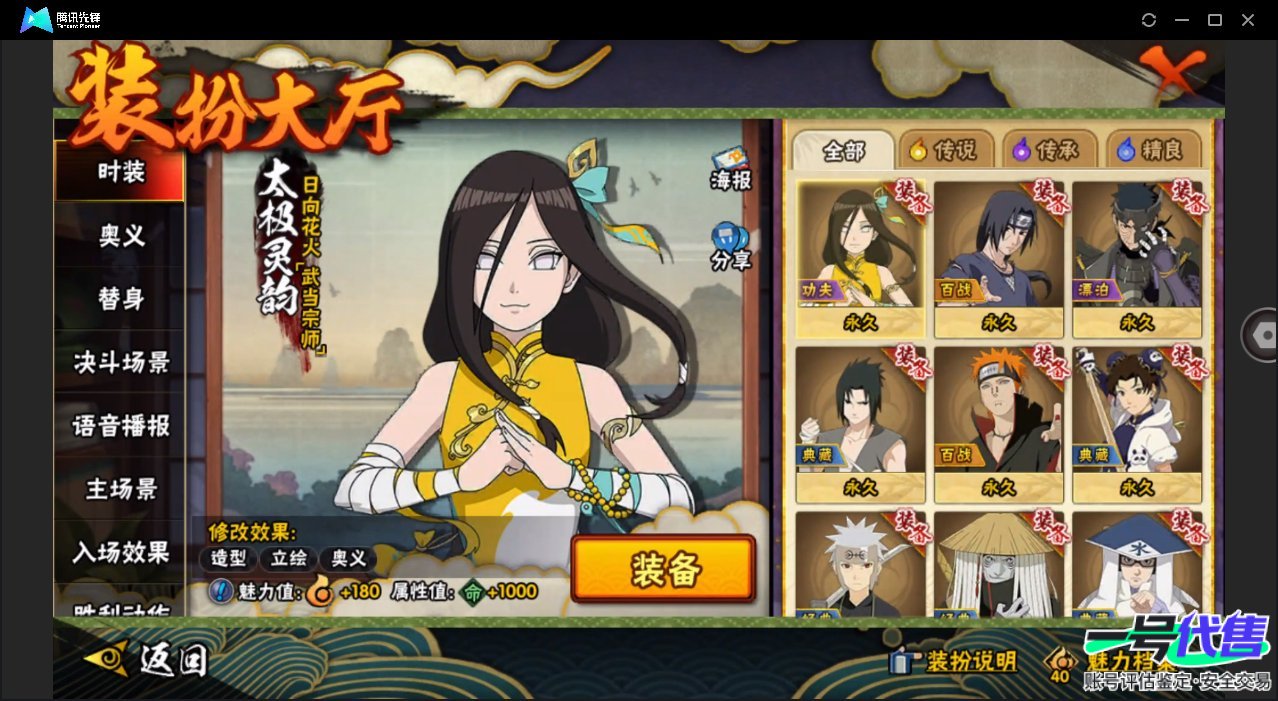This screenshot has height=701, width=1278.
Task: Open the 海报 poster icon
Action: 731,168
